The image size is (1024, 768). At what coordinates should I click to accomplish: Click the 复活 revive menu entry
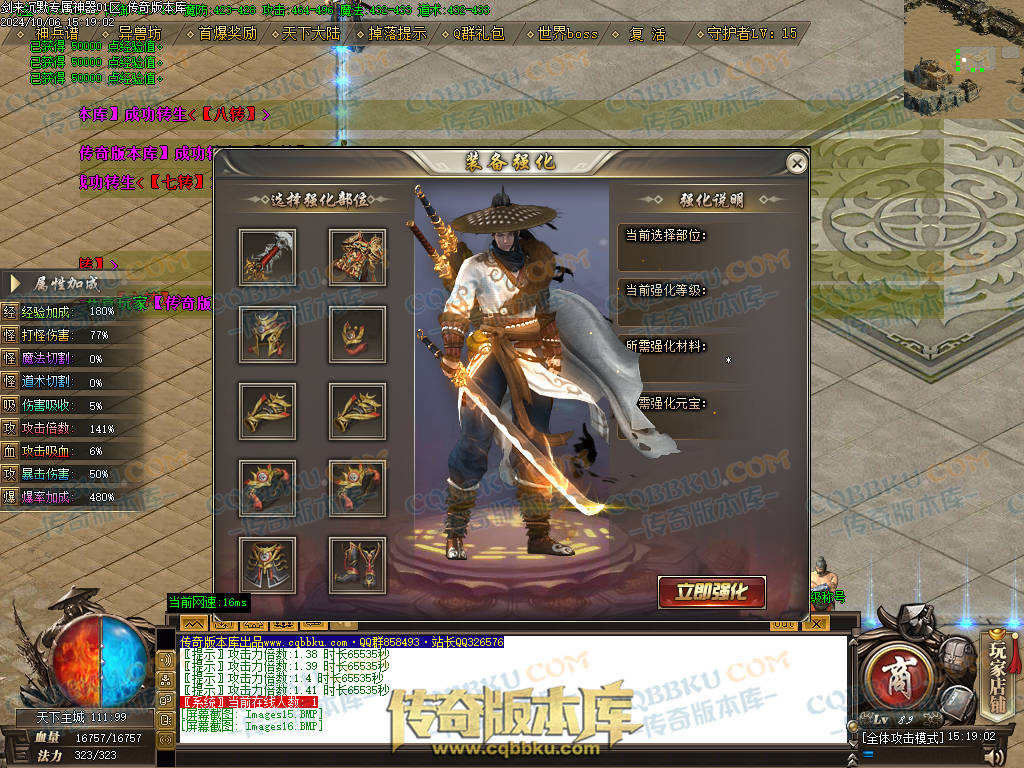click(647, 33)
